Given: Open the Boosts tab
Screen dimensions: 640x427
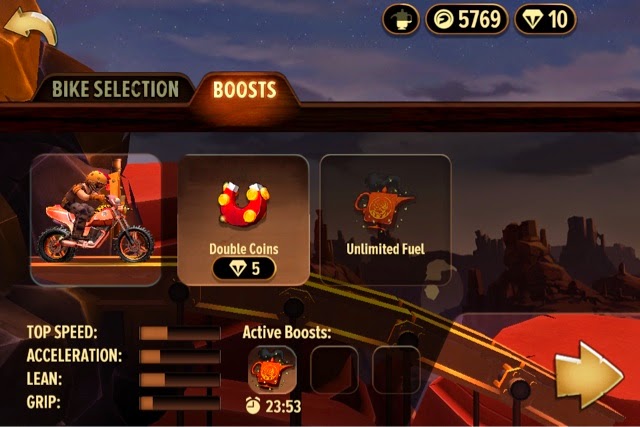Looking at the screenshot, I should (x=244, y=89).
